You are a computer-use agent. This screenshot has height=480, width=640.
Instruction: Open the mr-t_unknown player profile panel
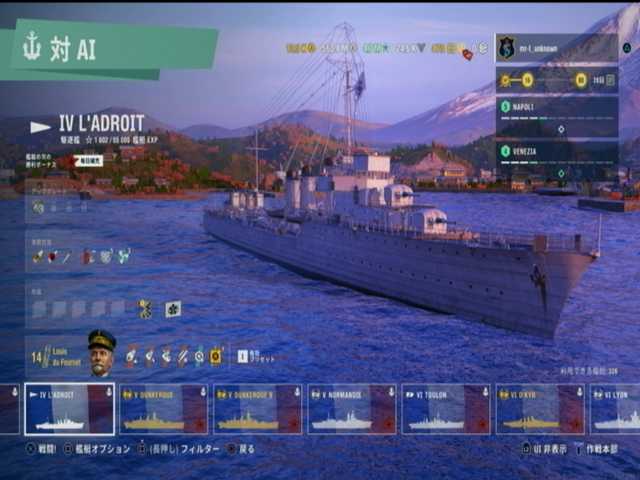coord(556,47)
